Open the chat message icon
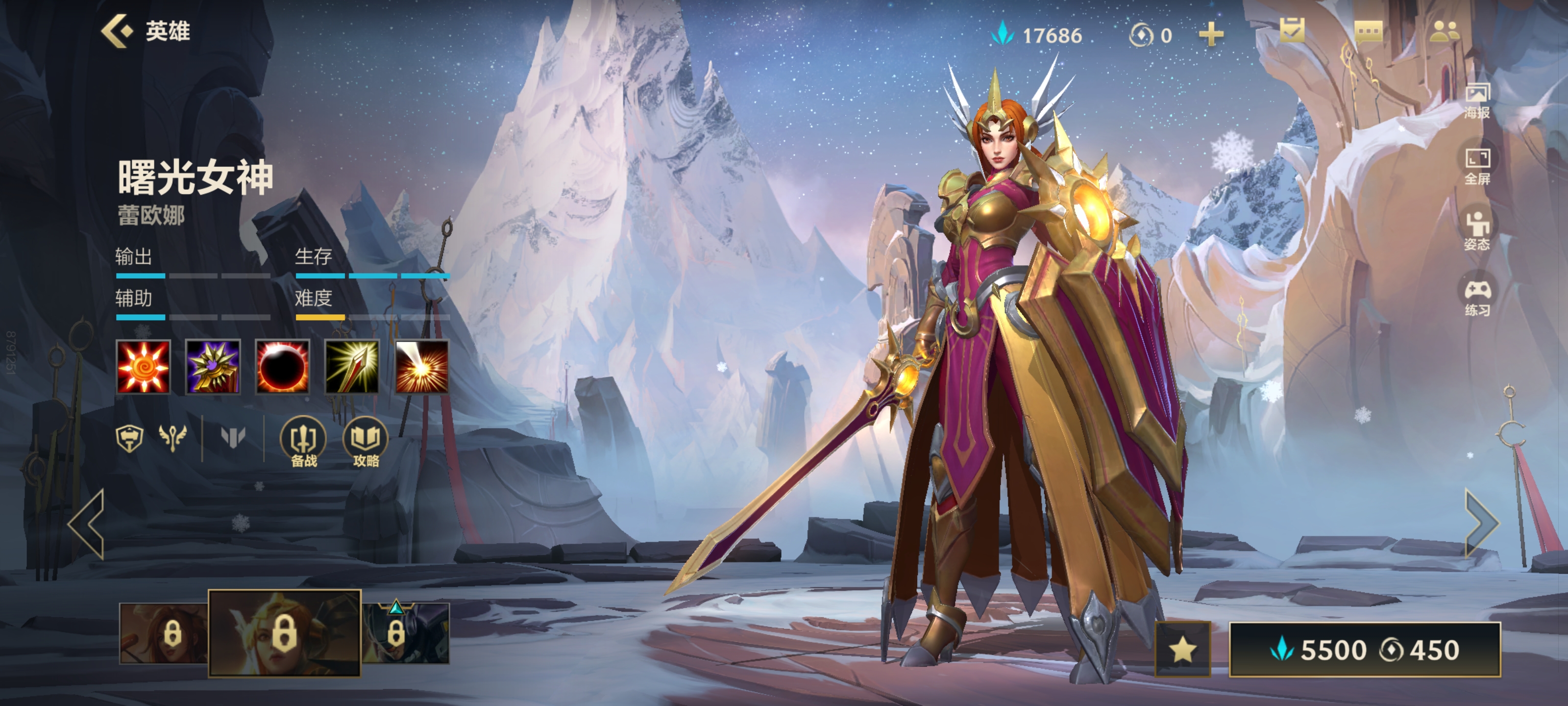The width and height of the screenshot is (1568, 706). pos(1369,31)
